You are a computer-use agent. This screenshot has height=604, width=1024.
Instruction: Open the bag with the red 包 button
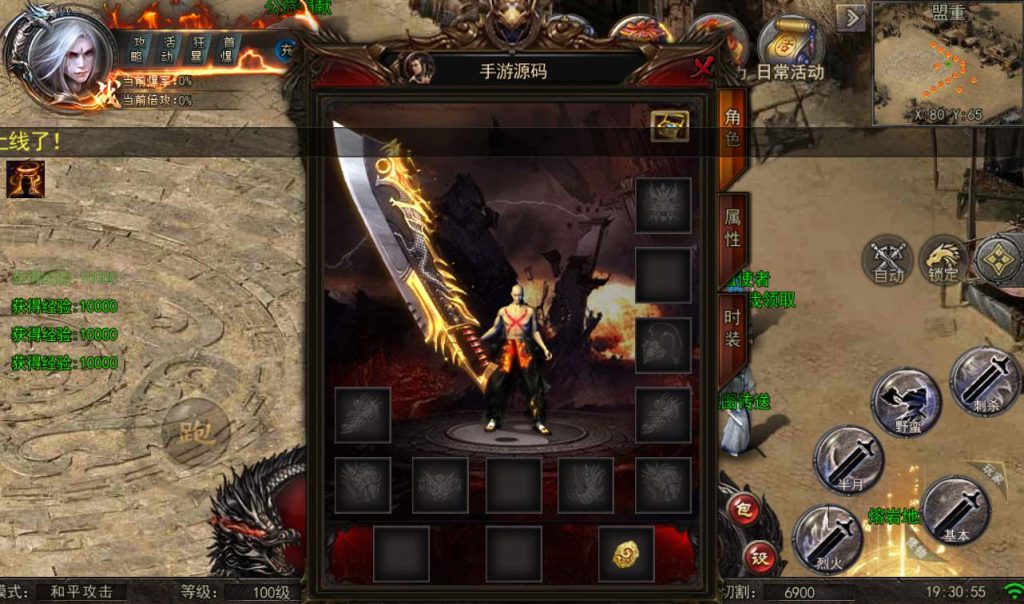pyautogui.click(x=741, y=509)
